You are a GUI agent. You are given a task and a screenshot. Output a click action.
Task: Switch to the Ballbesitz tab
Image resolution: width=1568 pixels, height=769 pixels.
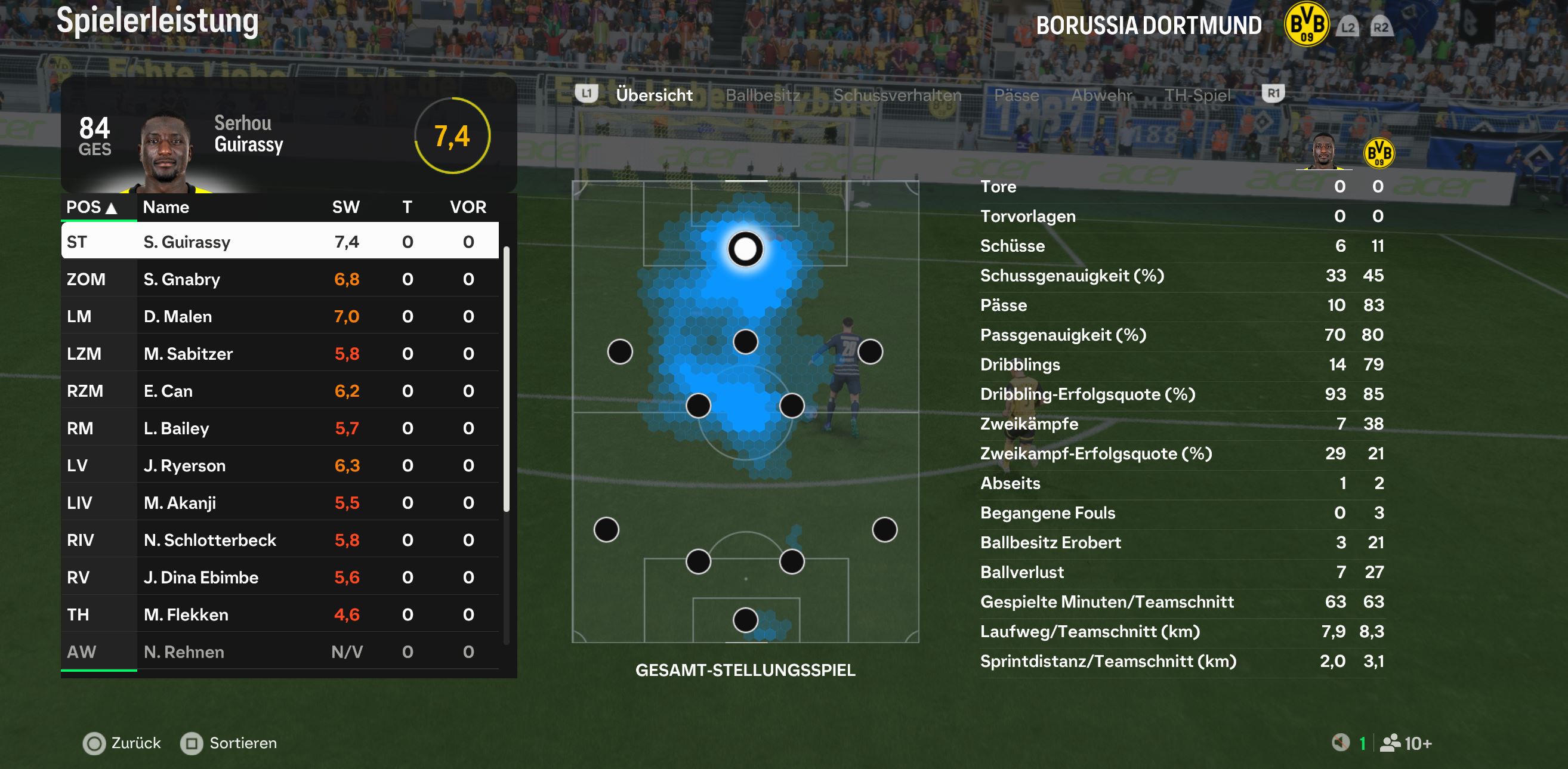pyautogui.click(x=762, y=95)
